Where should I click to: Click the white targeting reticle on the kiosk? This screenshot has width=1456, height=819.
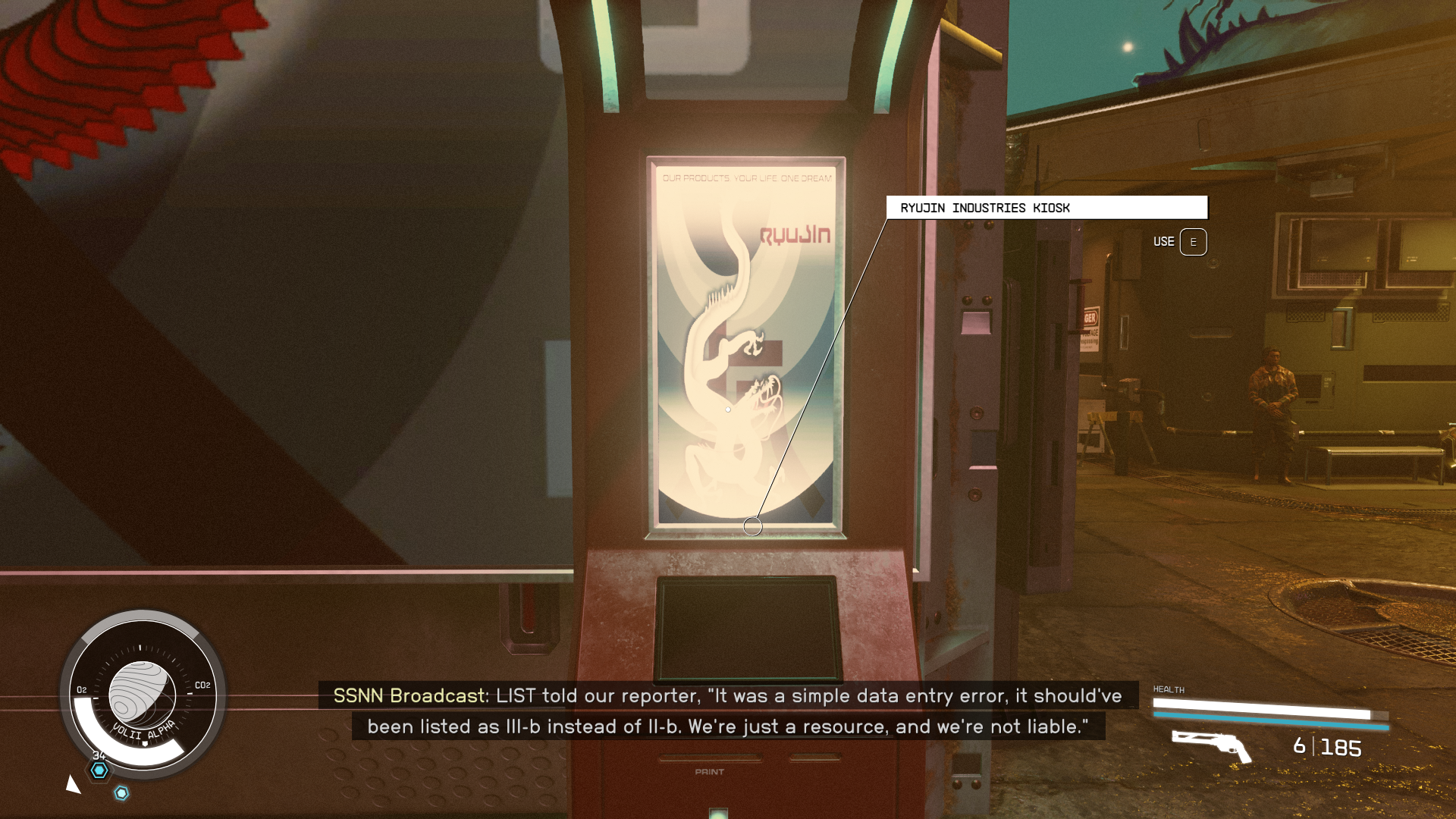pyautogui.click(x=727, y=409)
